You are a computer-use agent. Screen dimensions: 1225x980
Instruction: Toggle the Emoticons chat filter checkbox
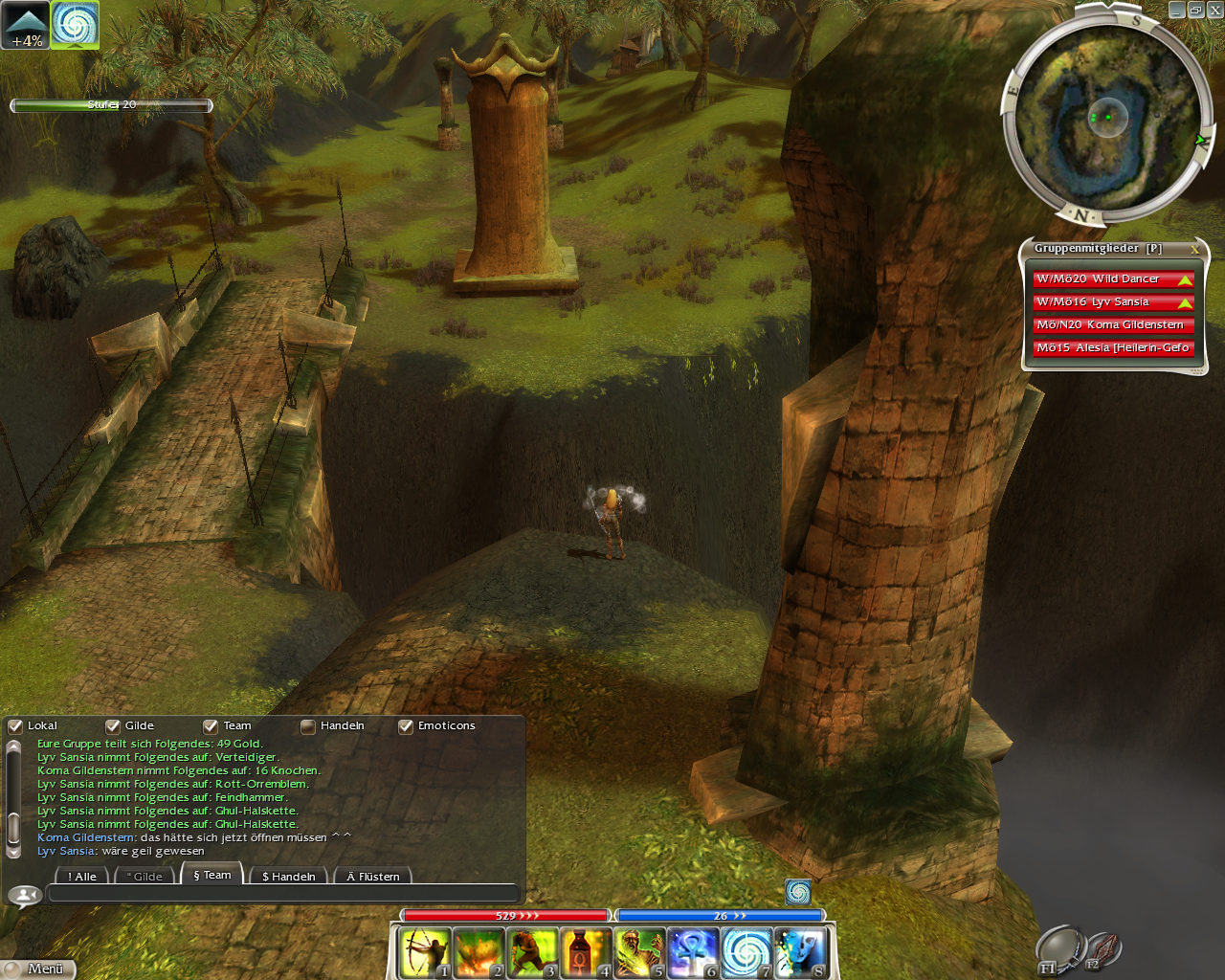406,726
